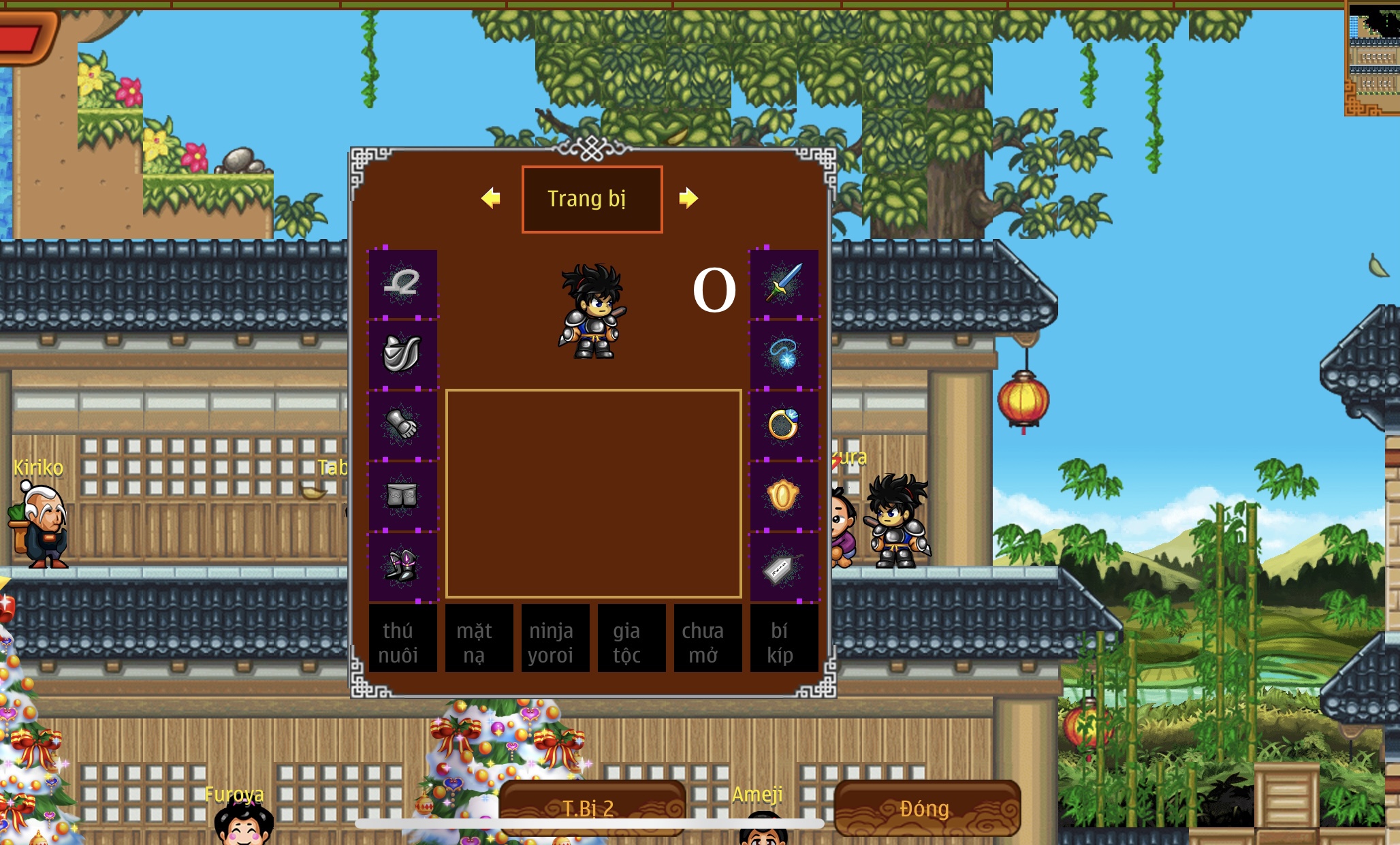Select the blue sword weapon slot
The width and height of the screenshot is (1400, 845).
[x=784, y=284]
